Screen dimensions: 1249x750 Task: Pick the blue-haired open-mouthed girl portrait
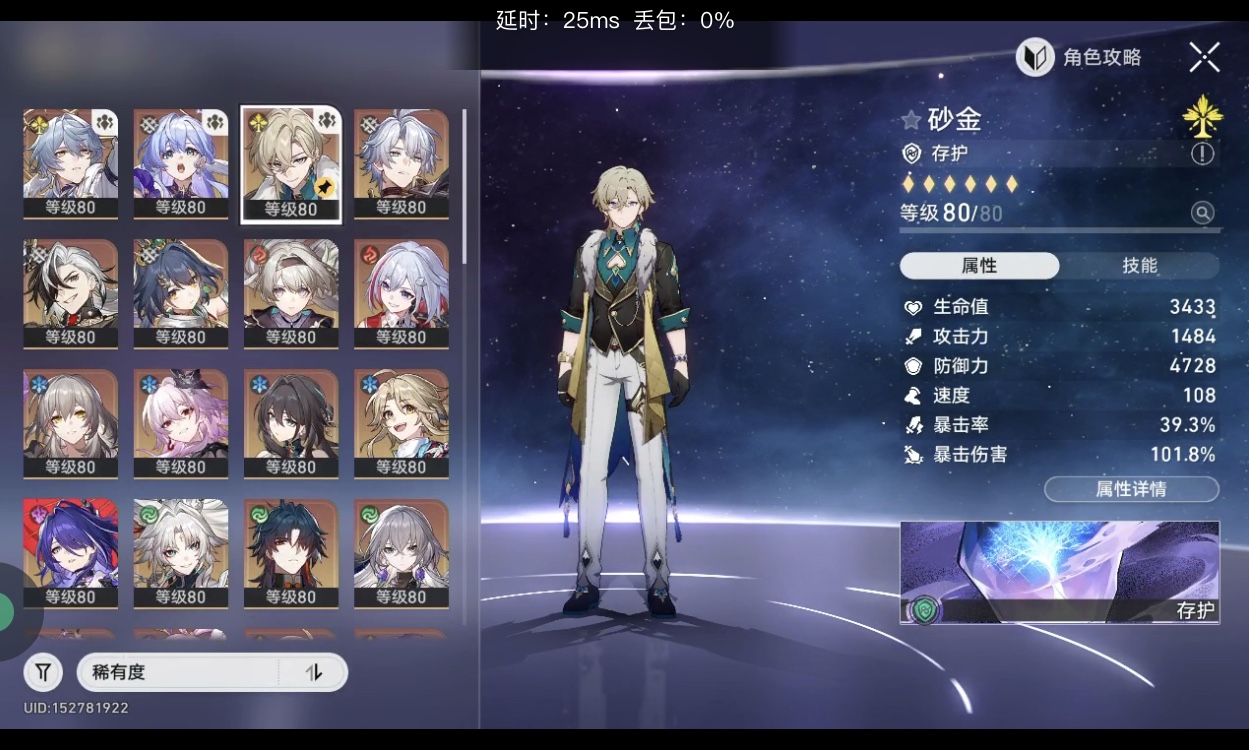[x=181, y=164]
